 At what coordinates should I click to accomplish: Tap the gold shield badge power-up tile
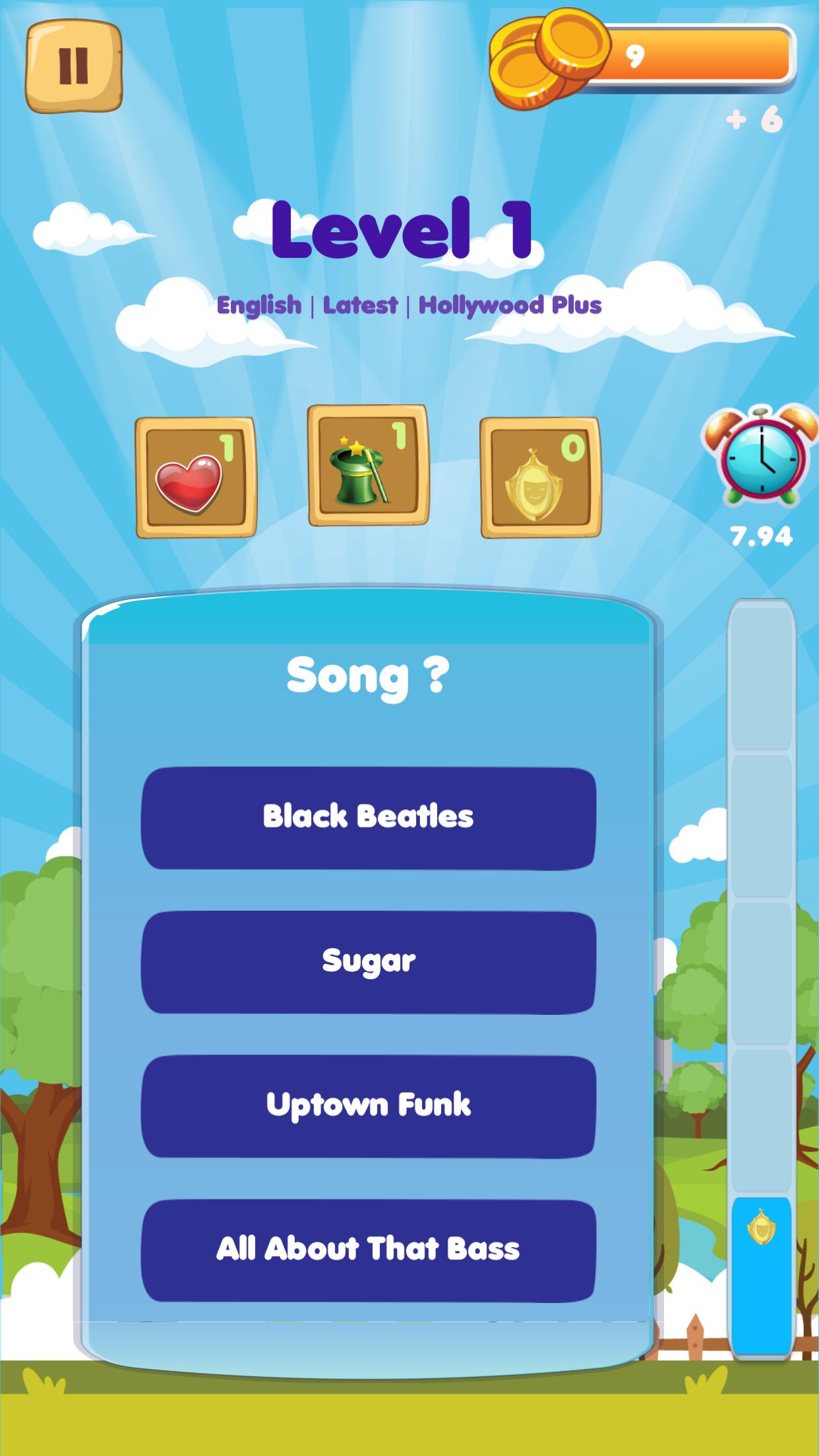click(x=540, y=477)
